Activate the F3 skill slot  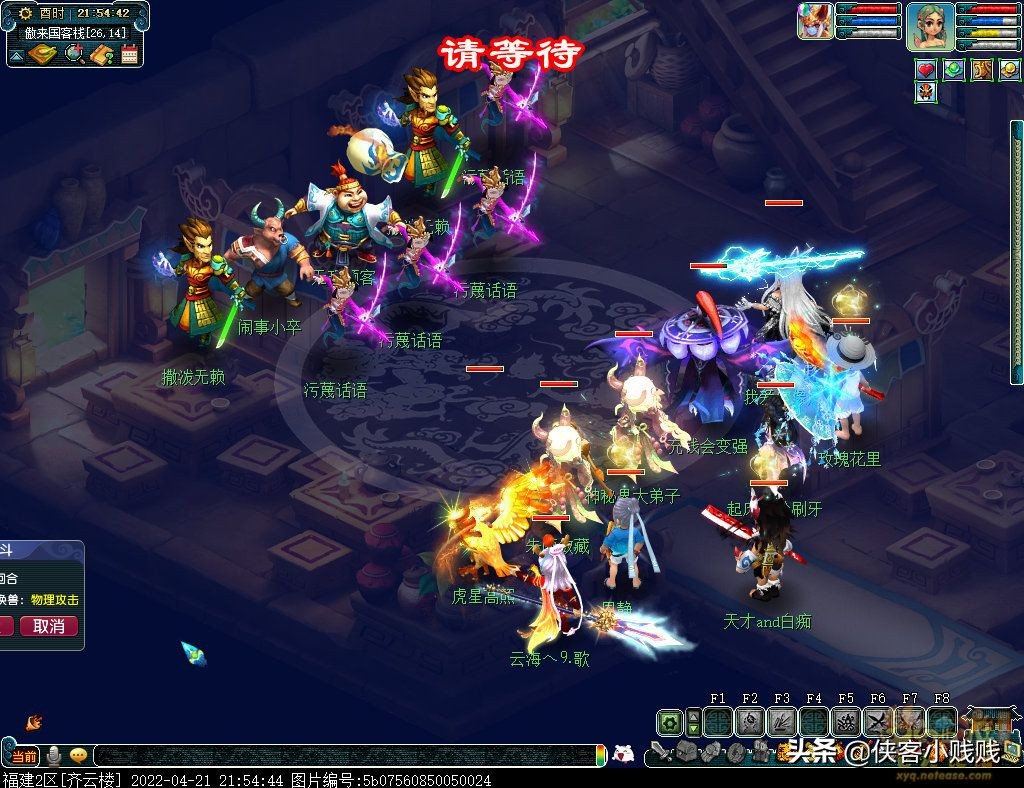(782, 722)
